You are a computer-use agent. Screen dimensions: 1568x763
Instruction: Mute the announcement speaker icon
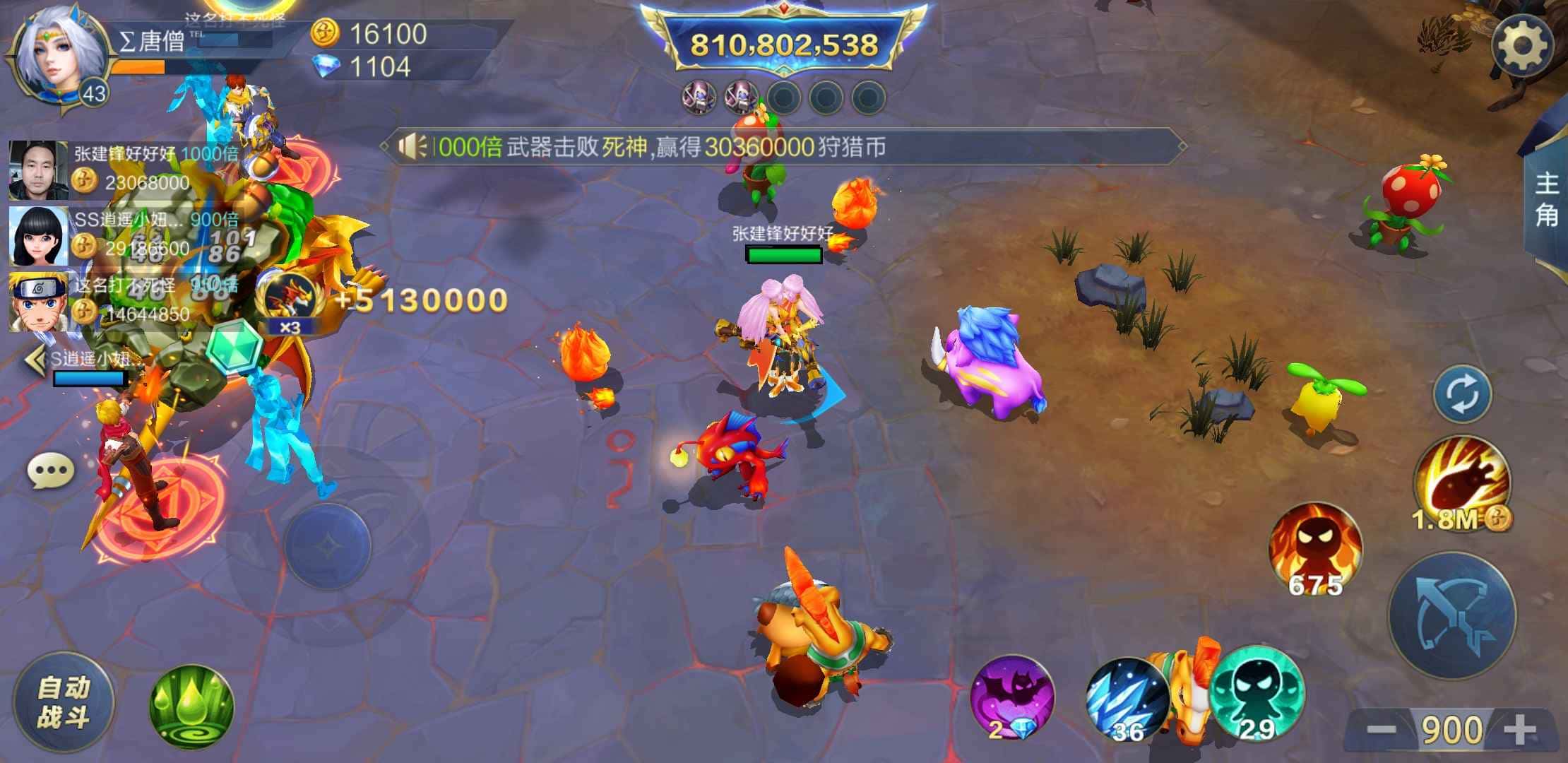pos(414,146)
